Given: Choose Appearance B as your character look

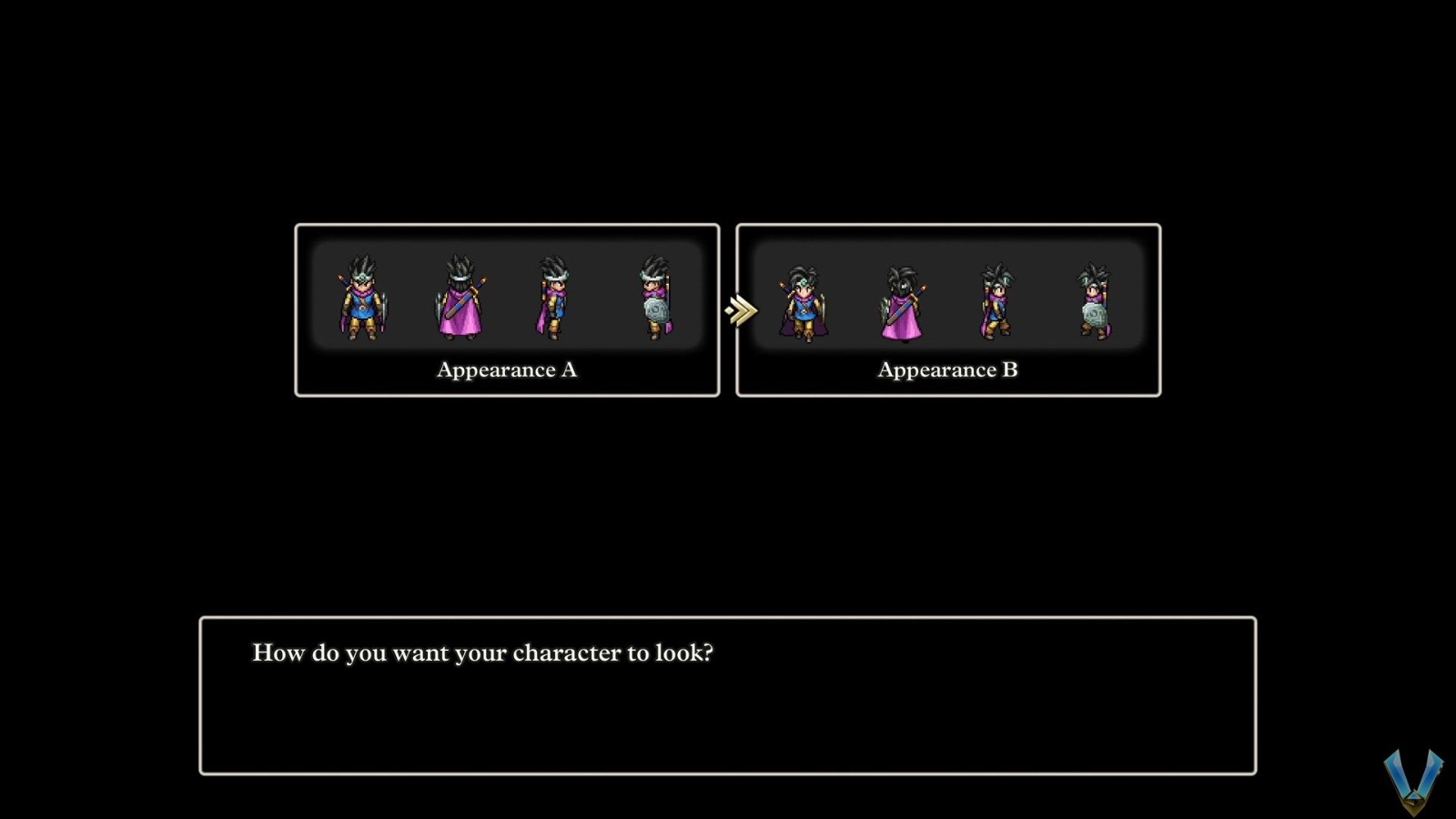Looking at the screenshot, I should [x=948, y=309].
